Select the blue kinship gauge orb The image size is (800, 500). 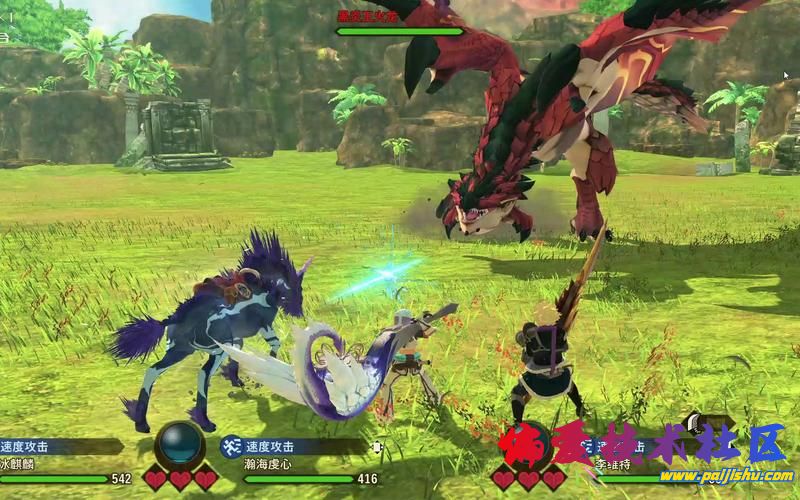click(181, 446)
